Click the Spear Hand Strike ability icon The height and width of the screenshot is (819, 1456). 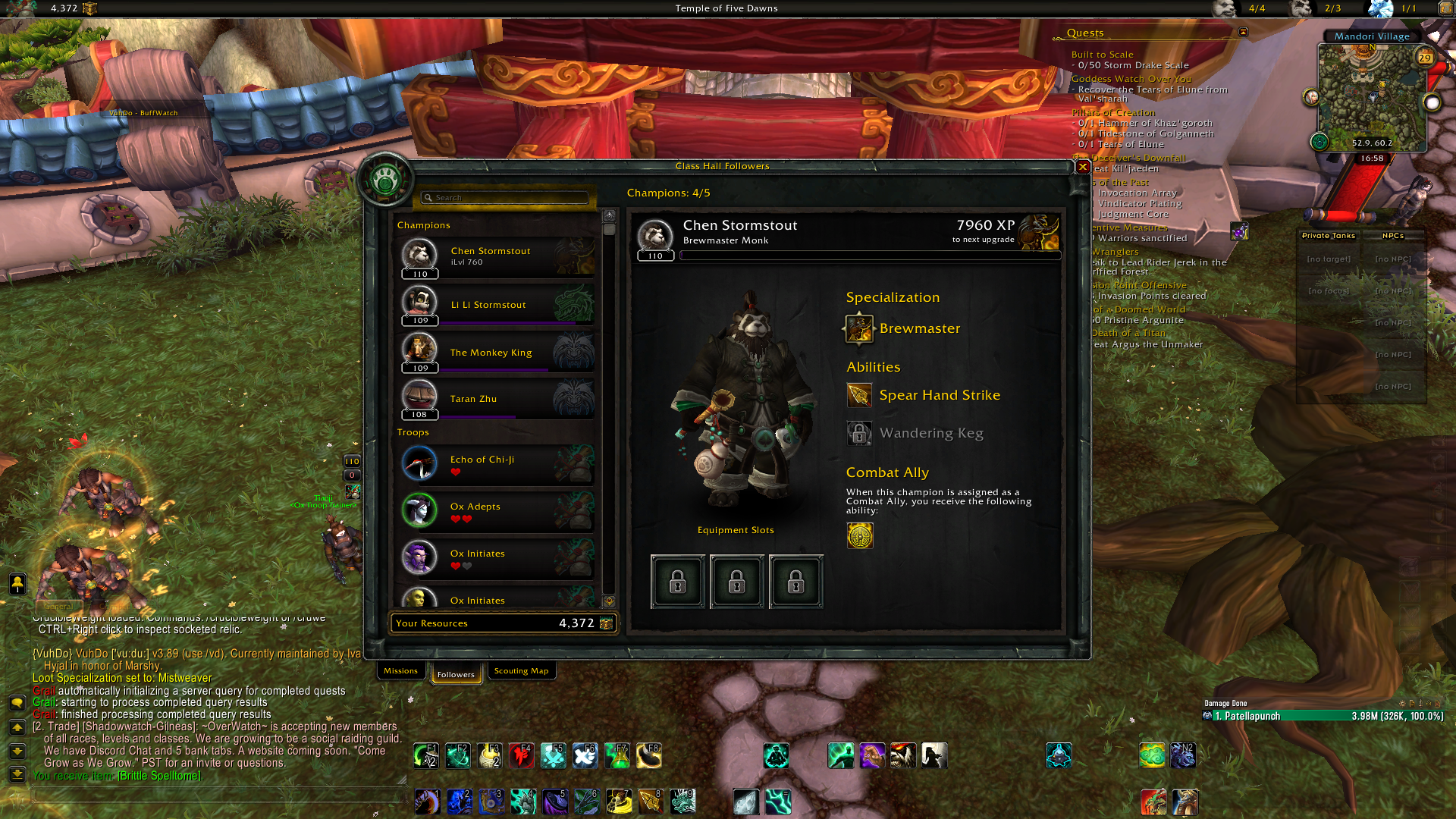(x=859, y=395)
